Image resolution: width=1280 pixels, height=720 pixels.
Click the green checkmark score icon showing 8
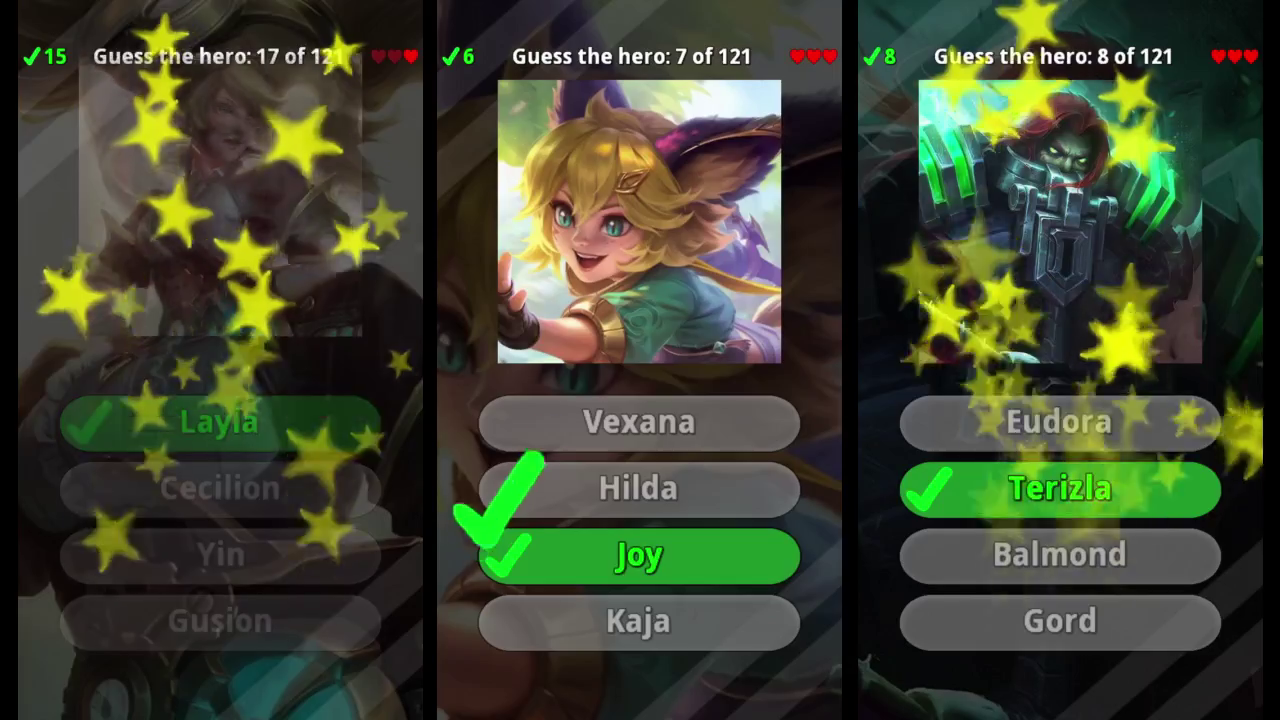(877, 56)
